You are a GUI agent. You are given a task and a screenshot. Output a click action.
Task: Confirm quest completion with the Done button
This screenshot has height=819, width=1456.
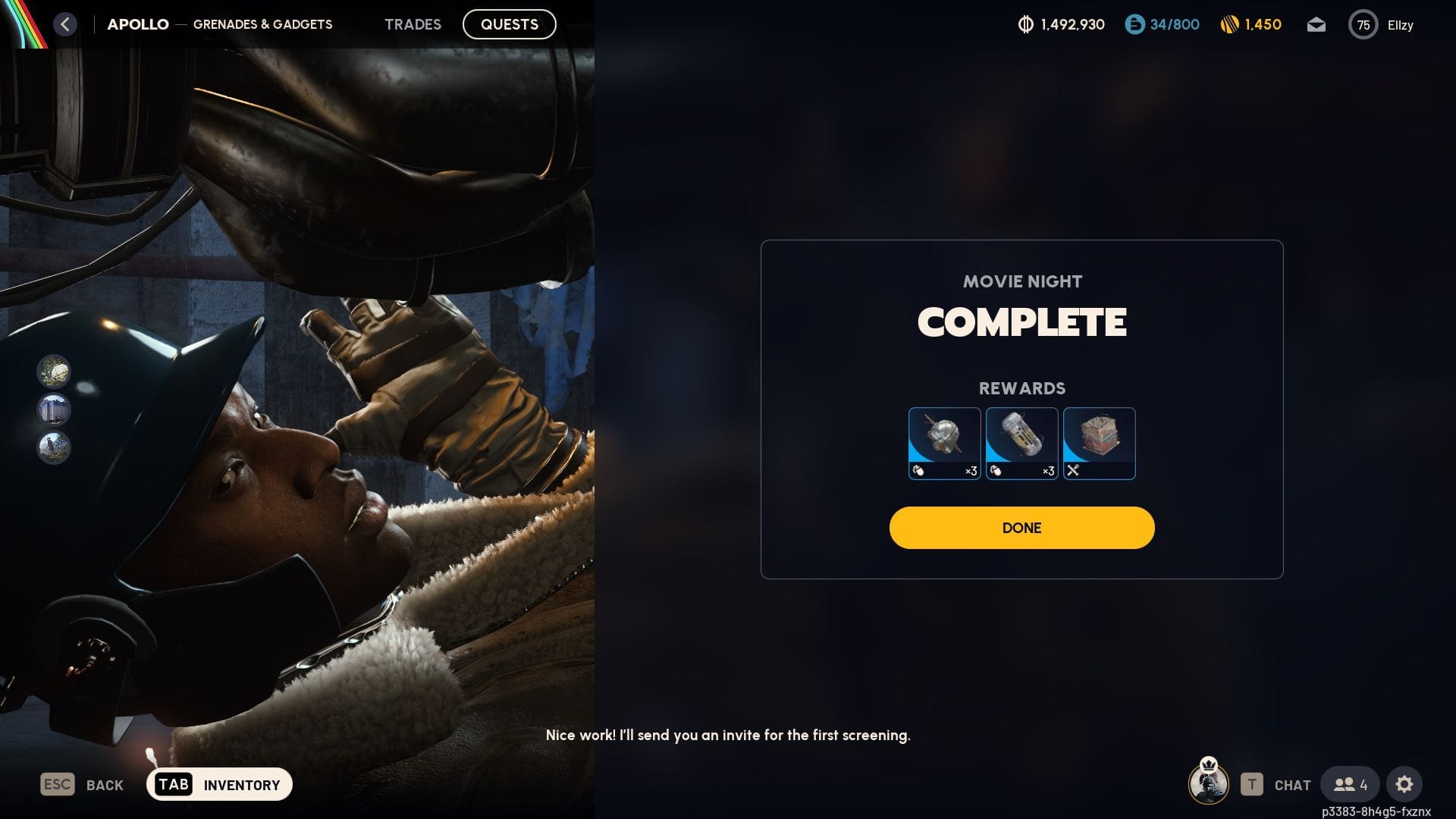(1021, 528)
